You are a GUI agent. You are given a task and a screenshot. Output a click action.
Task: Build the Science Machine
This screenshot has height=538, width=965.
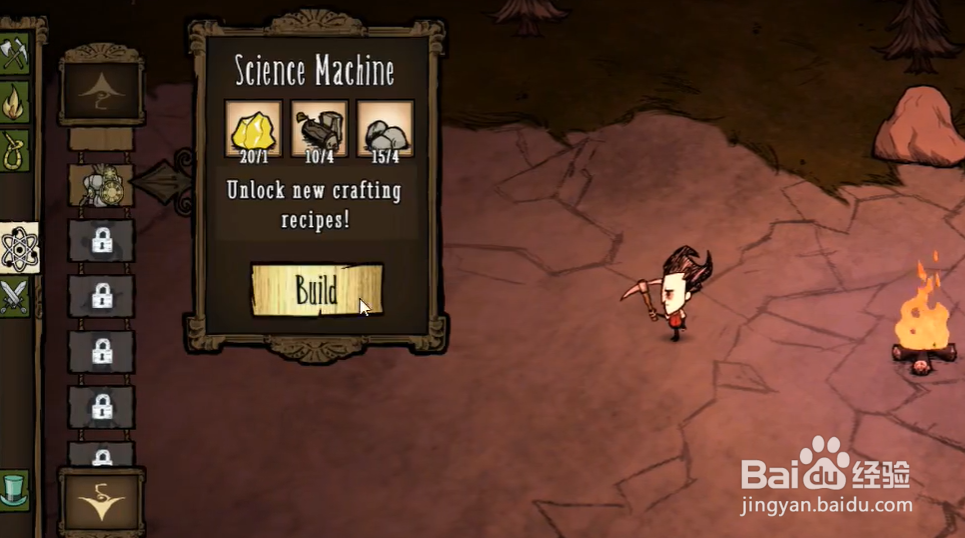coord(316,290)
